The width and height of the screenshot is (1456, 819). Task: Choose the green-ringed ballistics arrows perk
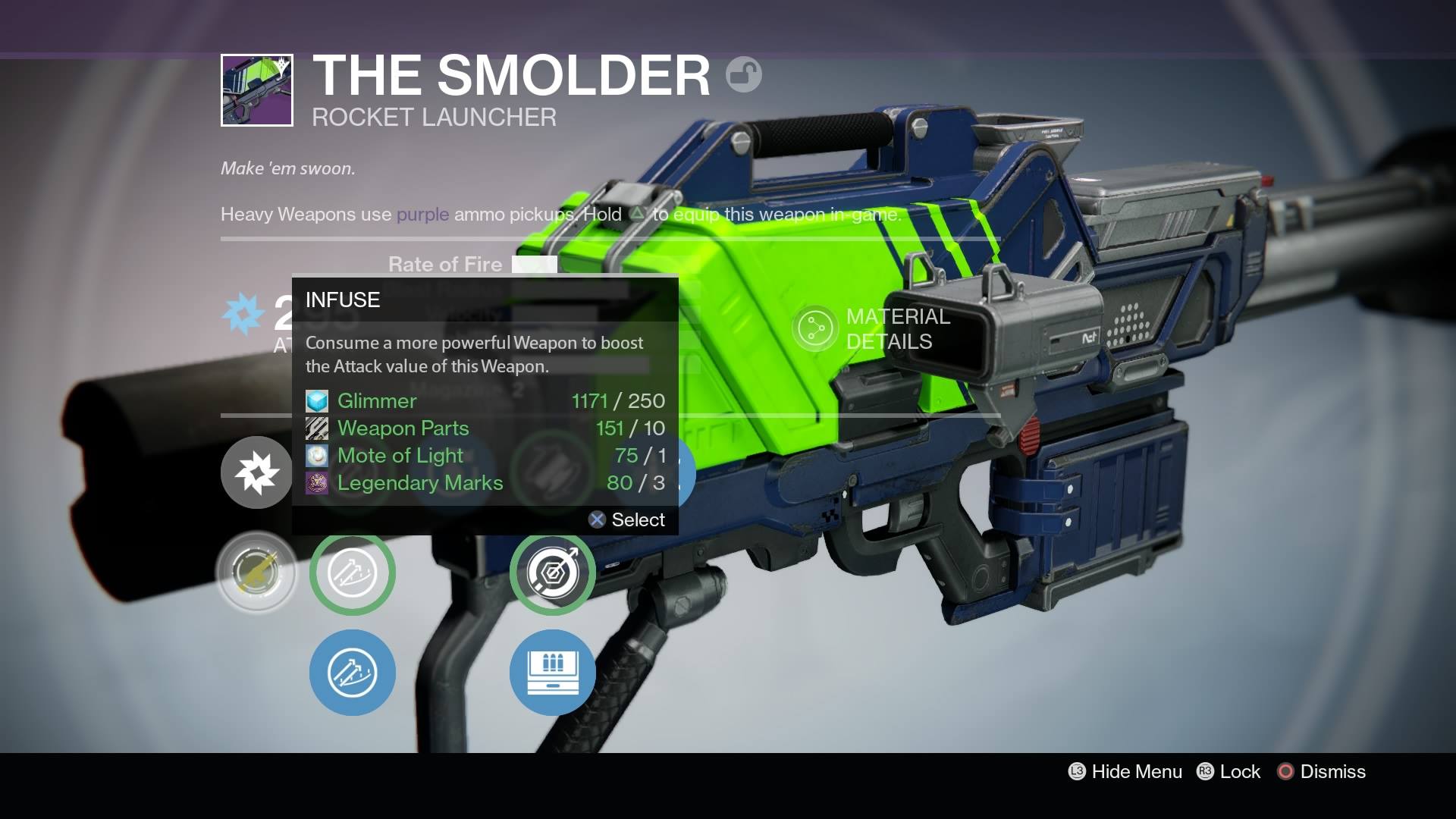coord(352,573)
